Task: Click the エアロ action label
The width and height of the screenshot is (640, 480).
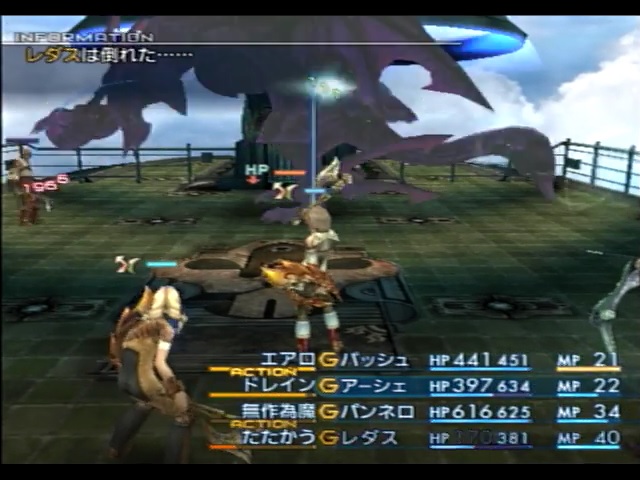Action: (287, 360)
